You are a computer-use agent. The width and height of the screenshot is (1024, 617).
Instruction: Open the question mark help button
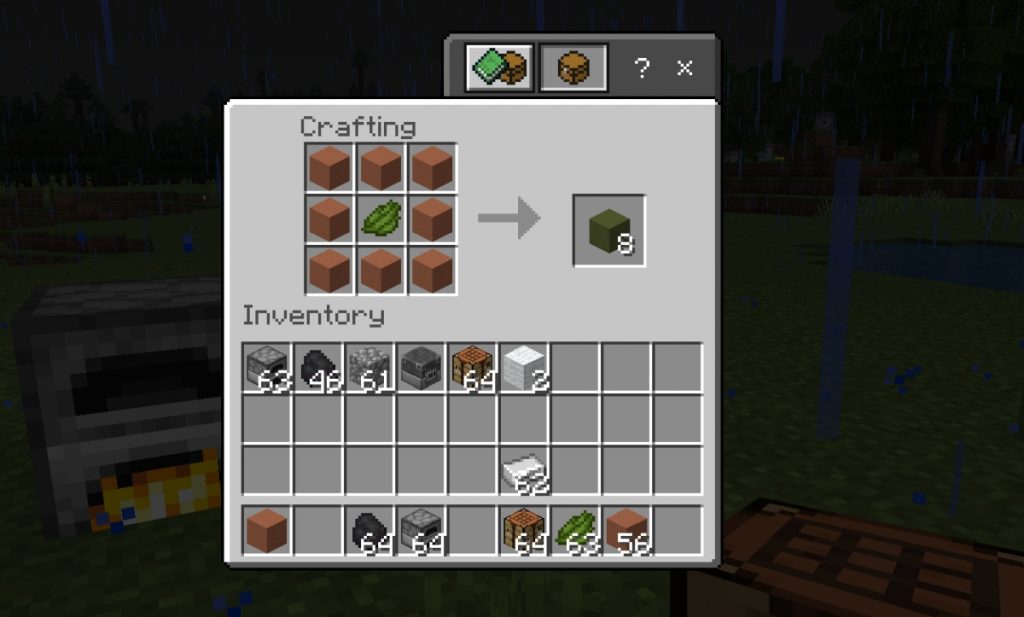pos(642,68)
